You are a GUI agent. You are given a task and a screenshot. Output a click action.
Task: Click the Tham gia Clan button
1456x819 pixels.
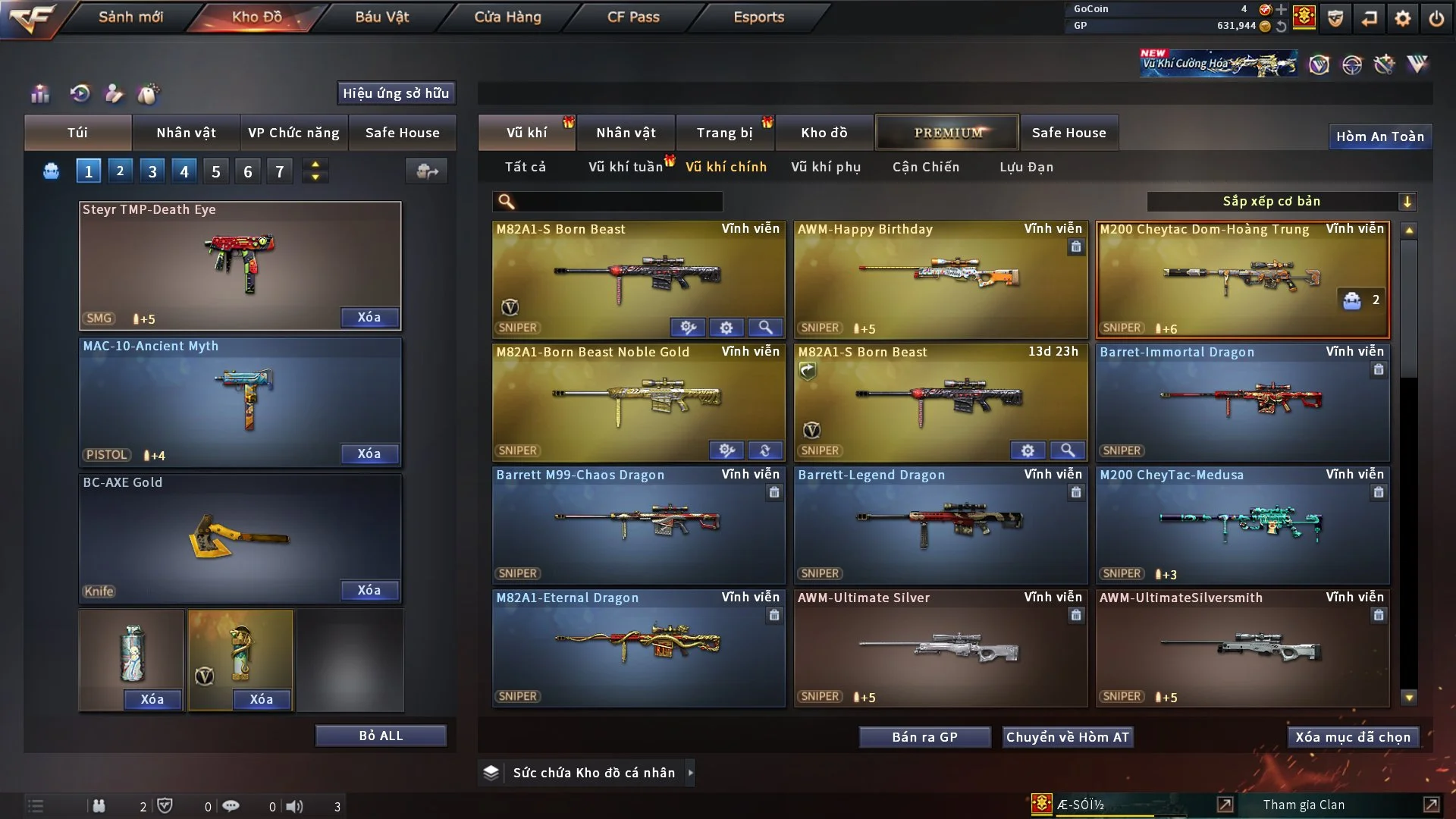pos(1304,805)
